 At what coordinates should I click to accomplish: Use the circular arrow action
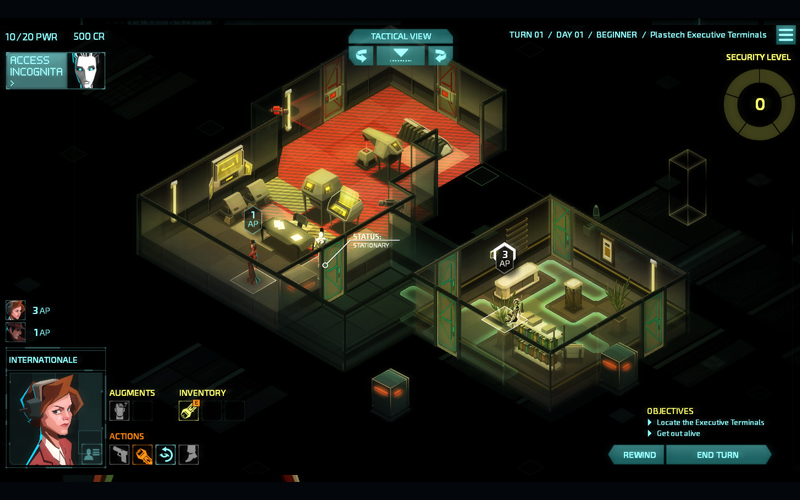click(x=166, y=455)
